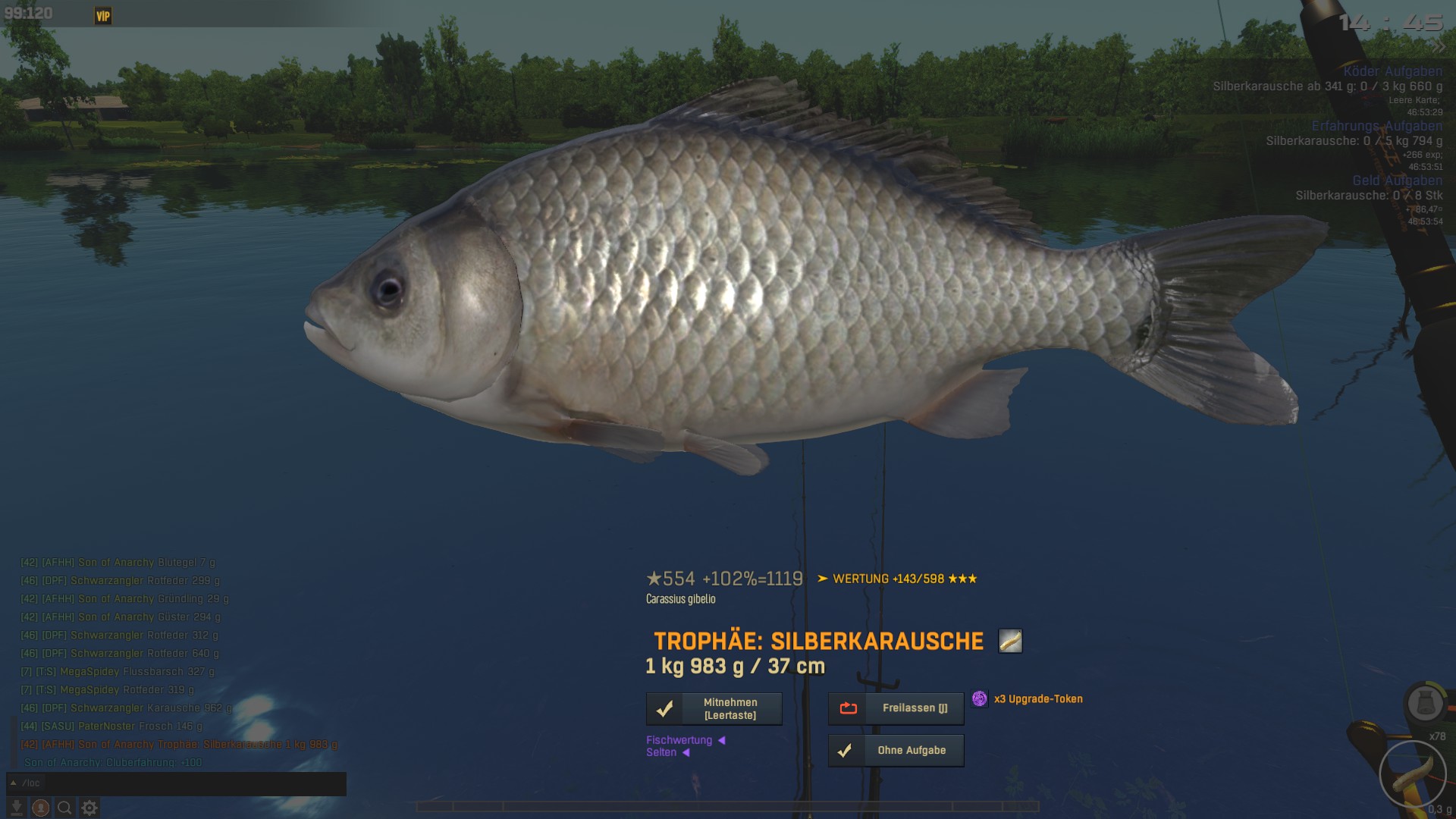Image resolution: width=1456 pixels, height=819 pixels.
Task: Open the Geld Aufgaben task entry
Action: point(1397,180)
